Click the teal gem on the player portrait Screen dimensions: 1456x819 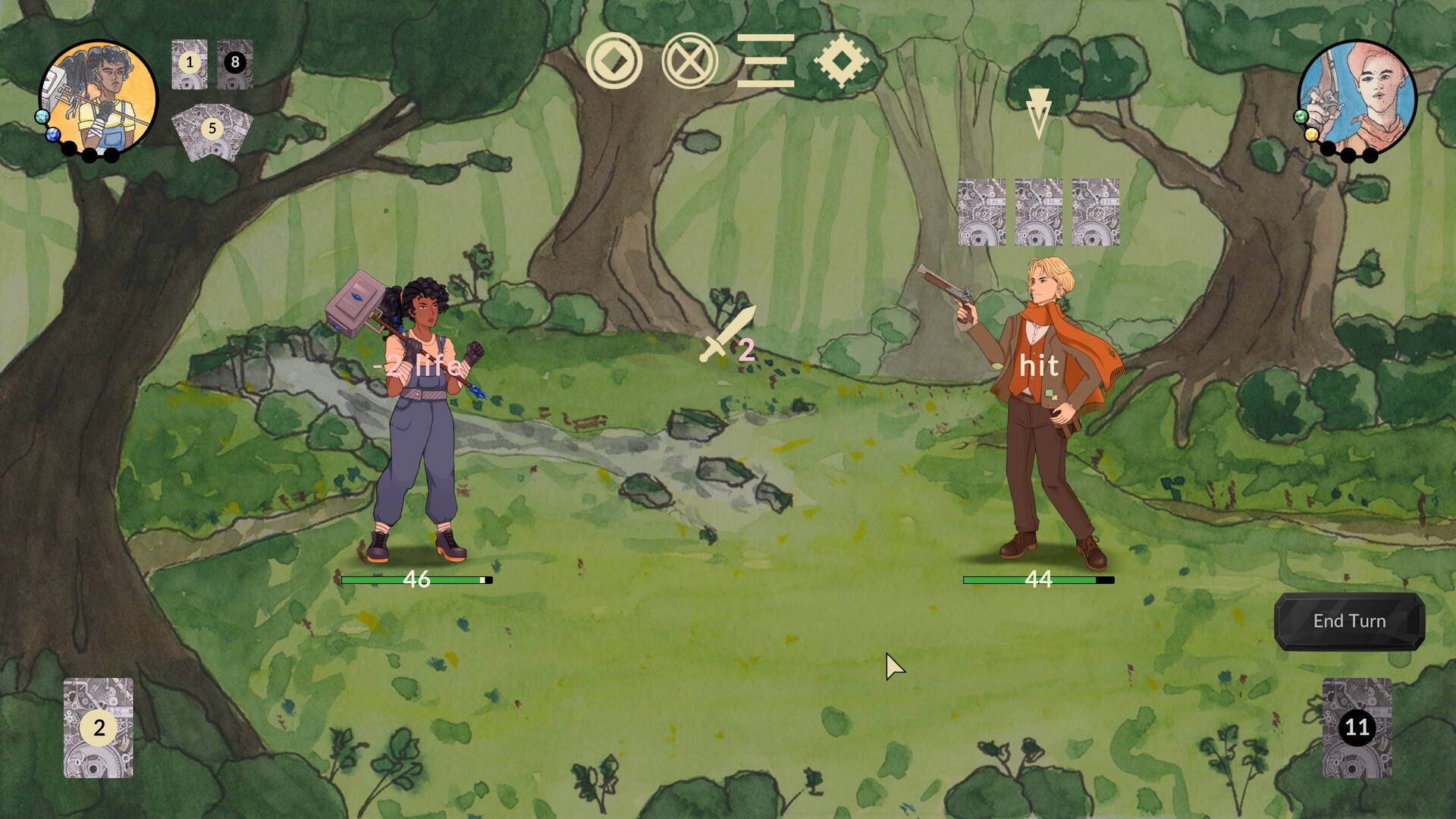pos(42,117)
